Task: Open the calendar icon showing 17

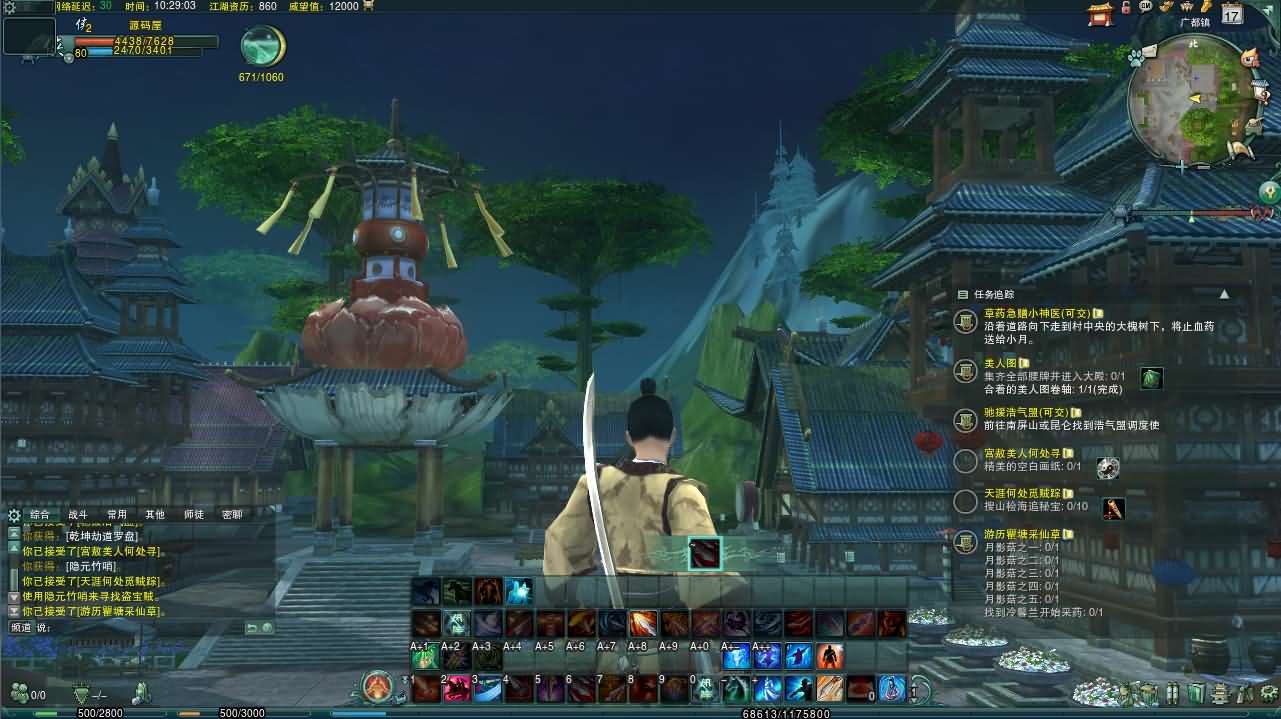Action: click(1232, 14)
